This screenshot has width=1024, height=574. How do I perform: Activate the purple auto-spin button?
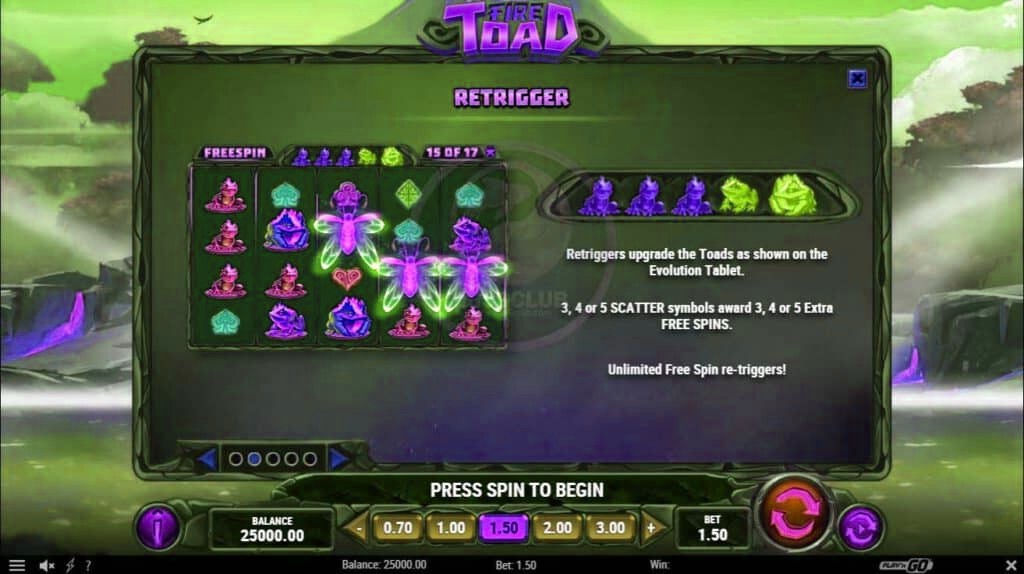(x=859, y=528)
